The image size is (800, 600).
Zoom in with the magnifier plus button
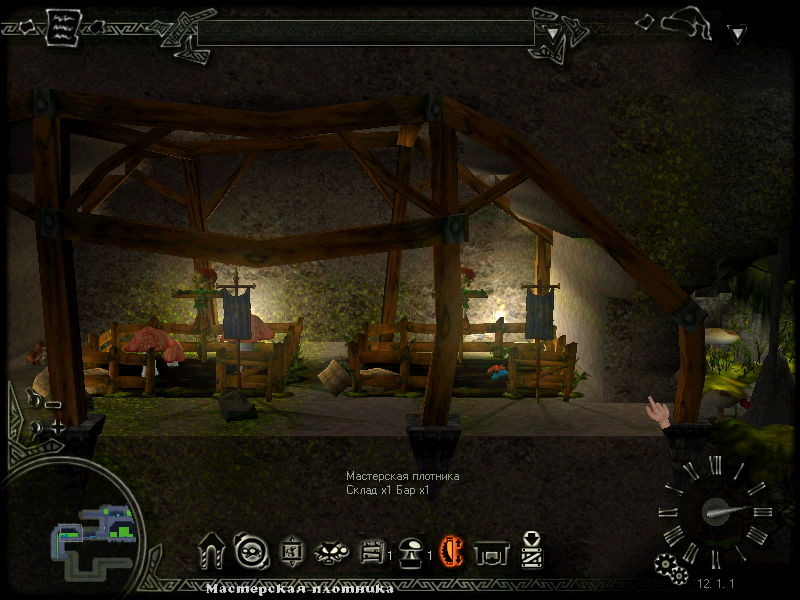click(x=46, y=427)
